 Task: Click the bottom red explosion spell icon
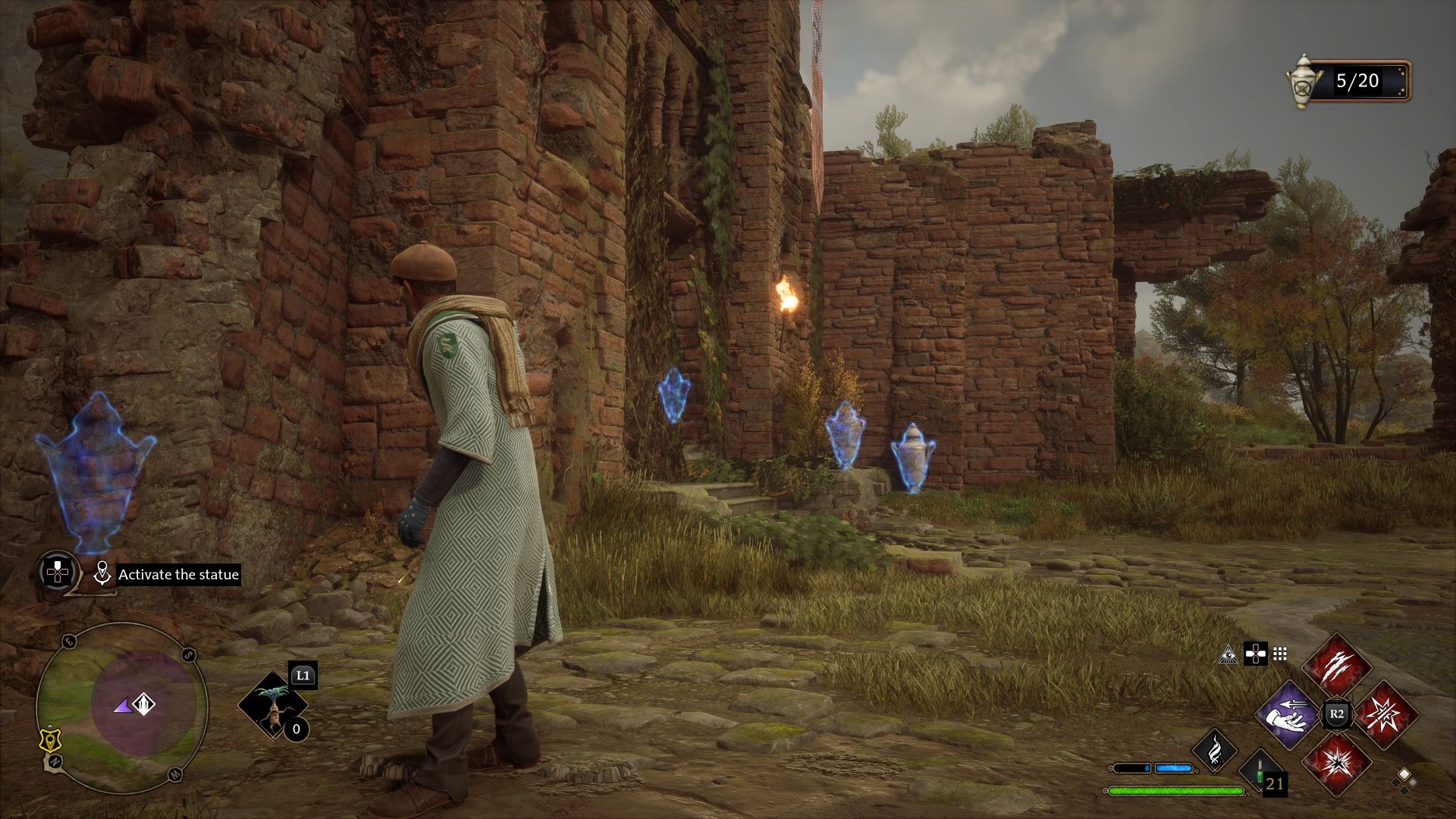click(x=1338, y=766)
